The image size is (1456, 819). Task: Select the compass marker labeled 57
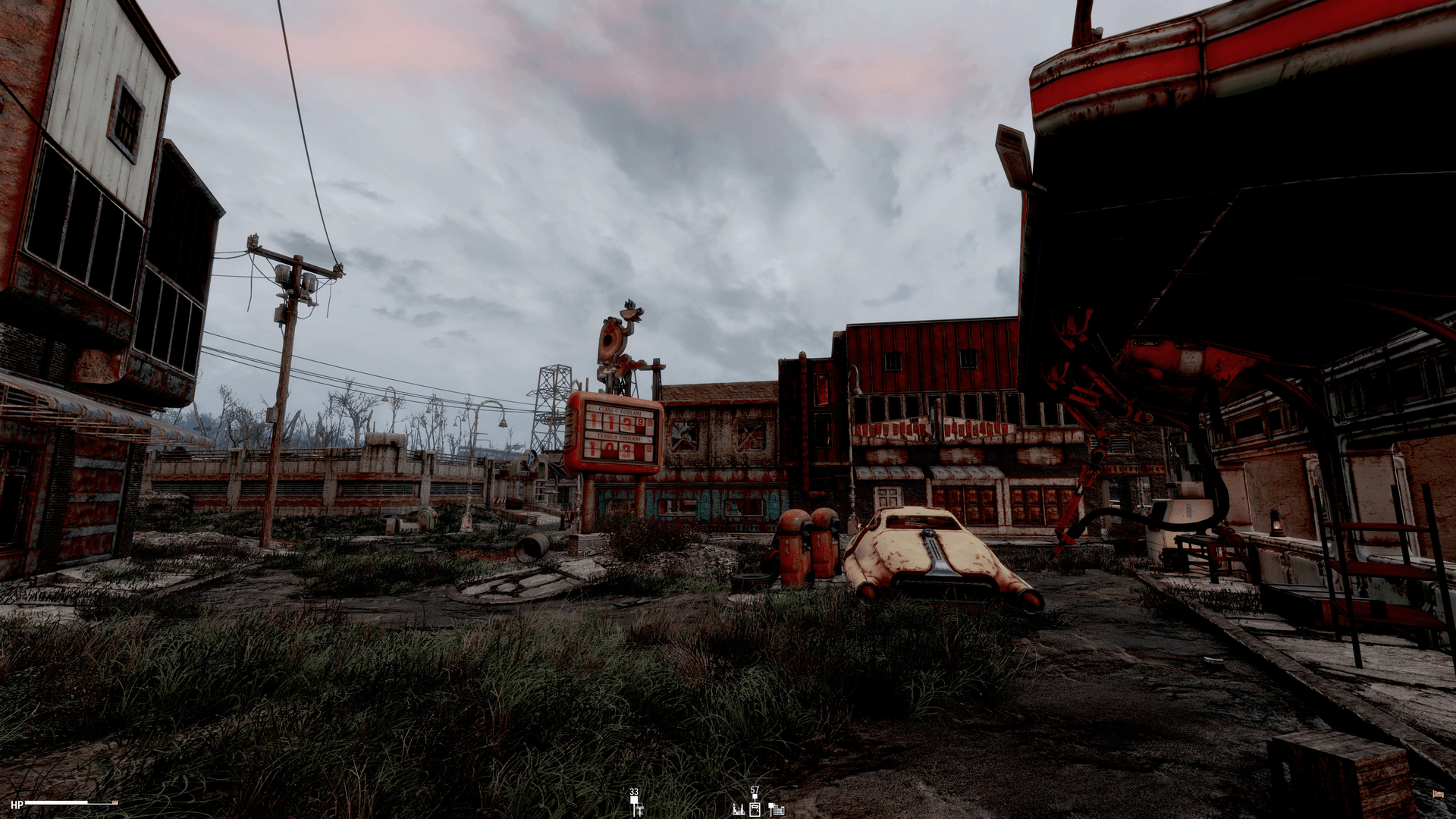[755, 790]
